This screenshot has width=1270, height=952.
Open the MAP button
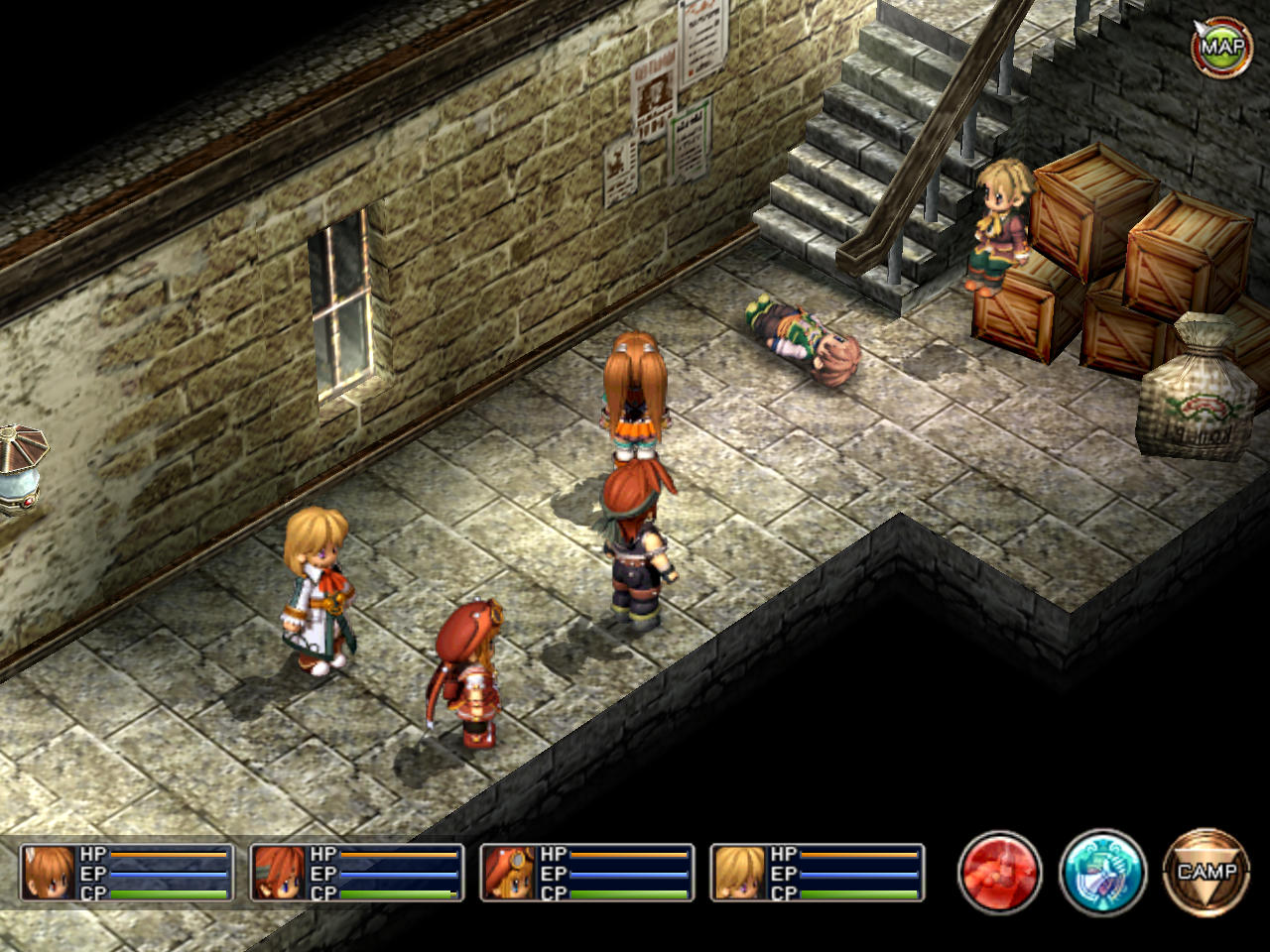coord(1220,45)
